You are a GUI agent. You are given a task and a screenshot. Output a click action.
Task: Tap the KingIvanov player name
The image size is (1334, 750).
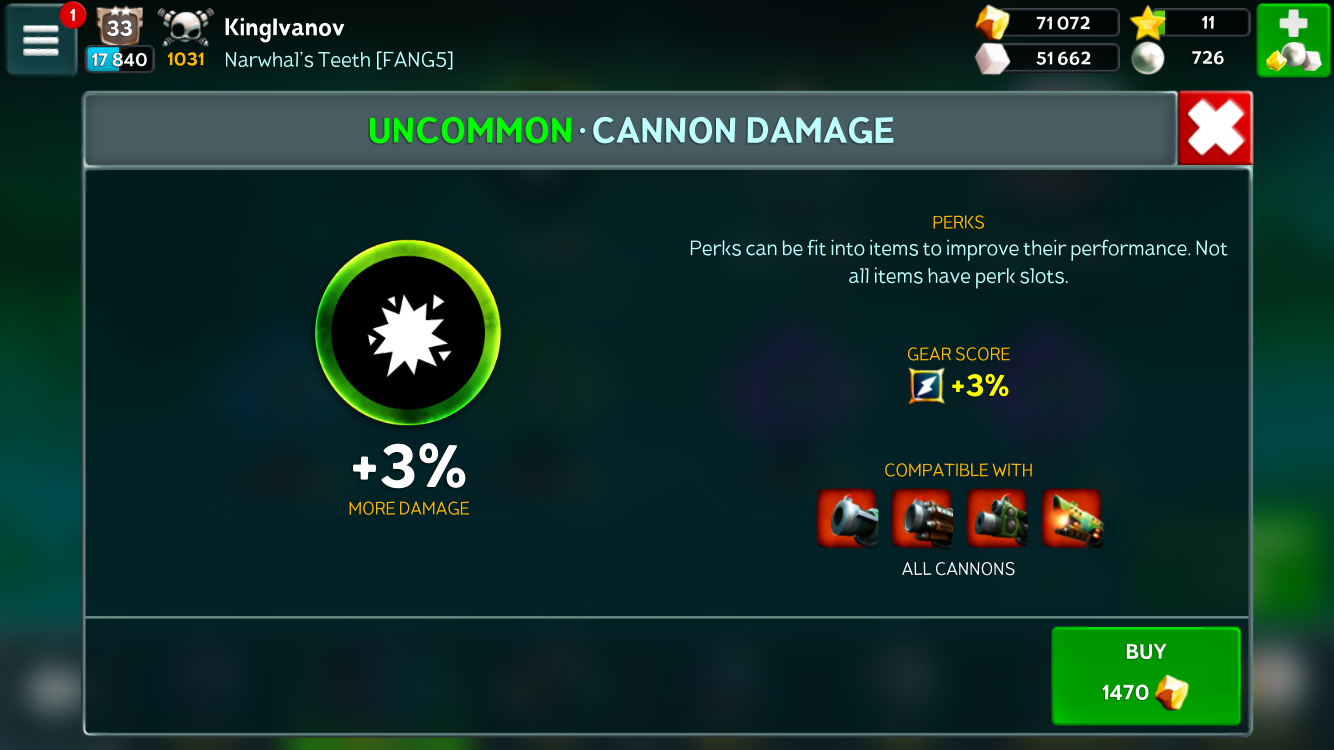[284, 26]
